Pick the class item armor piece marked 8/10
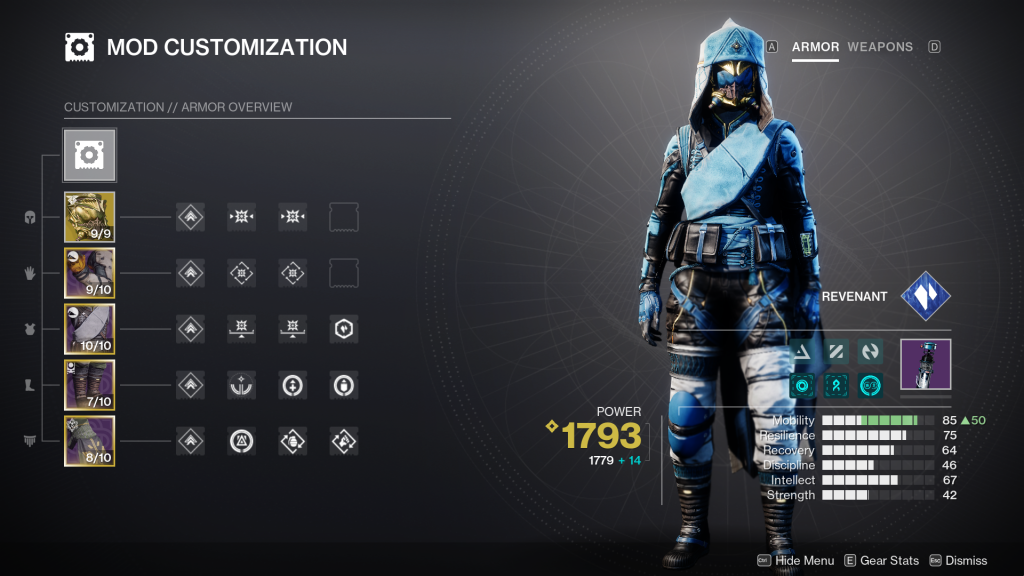 pos(90,441)
